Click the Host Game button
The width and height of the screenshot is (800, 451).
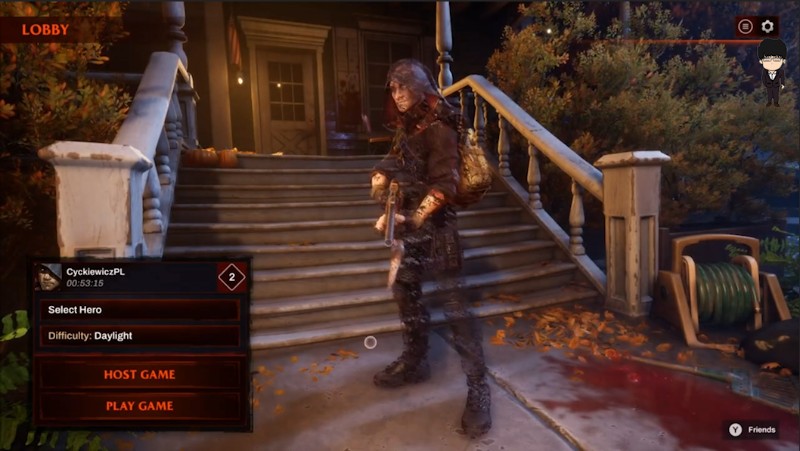pyautogui.click(x=140, y=374)
